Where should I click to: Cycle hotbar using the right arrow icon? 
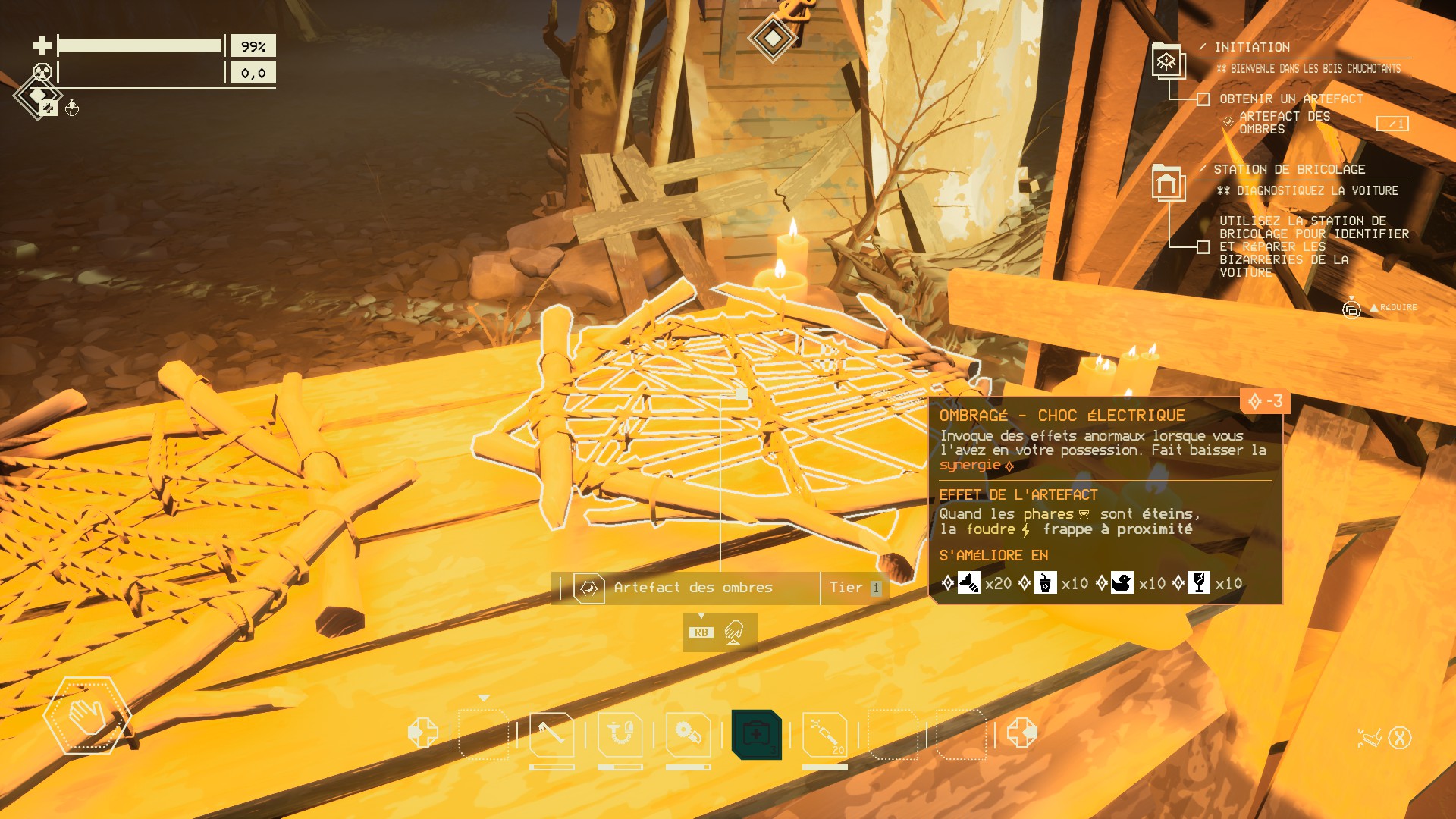(1021, 733)
